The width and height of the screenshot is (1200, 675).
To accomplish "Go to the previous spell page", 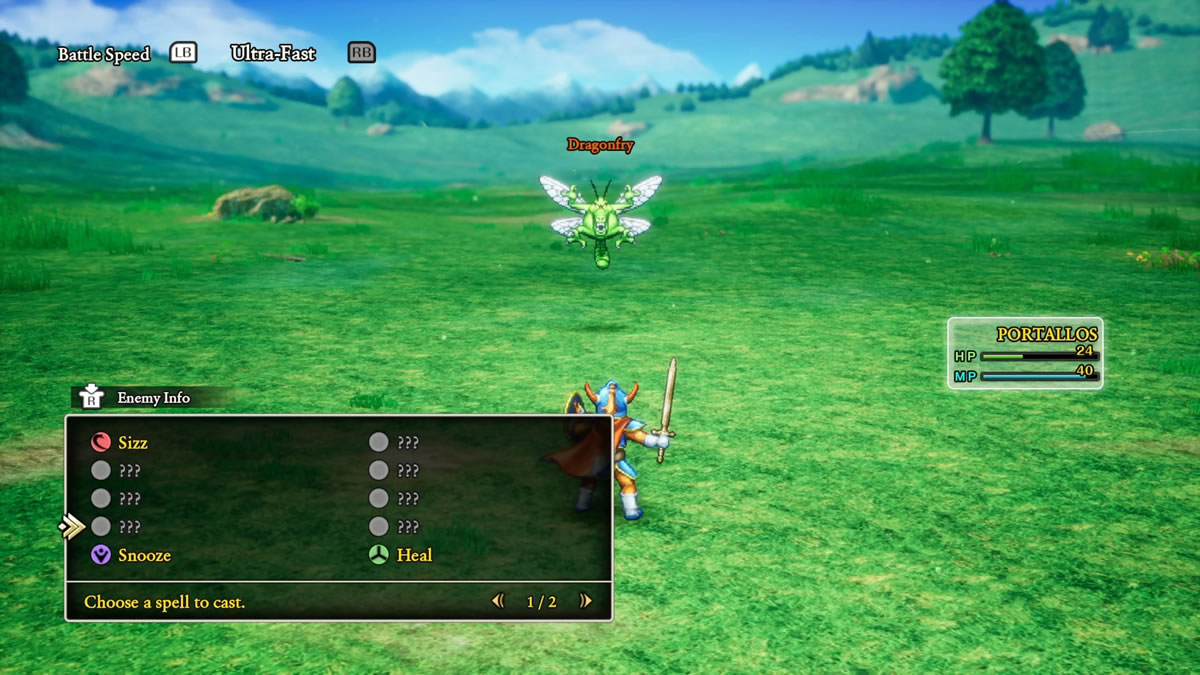I will tap(497, 601).
